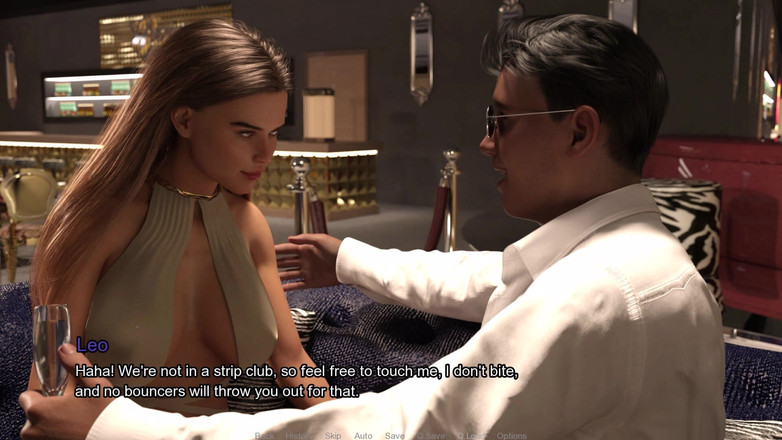782x440 pixels.
Task: Quick load with Q.Load
Action: (x=471, y=436)
